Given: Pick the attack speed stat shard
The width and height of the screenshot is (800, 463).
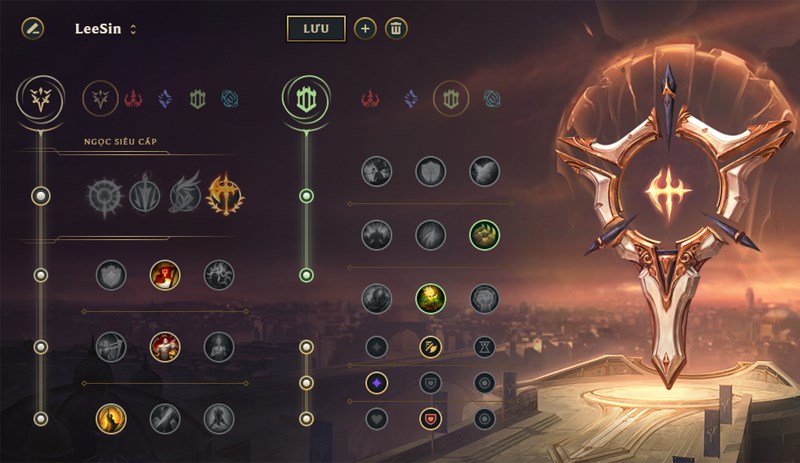Looking at the screenshot, I should [430, 347].
